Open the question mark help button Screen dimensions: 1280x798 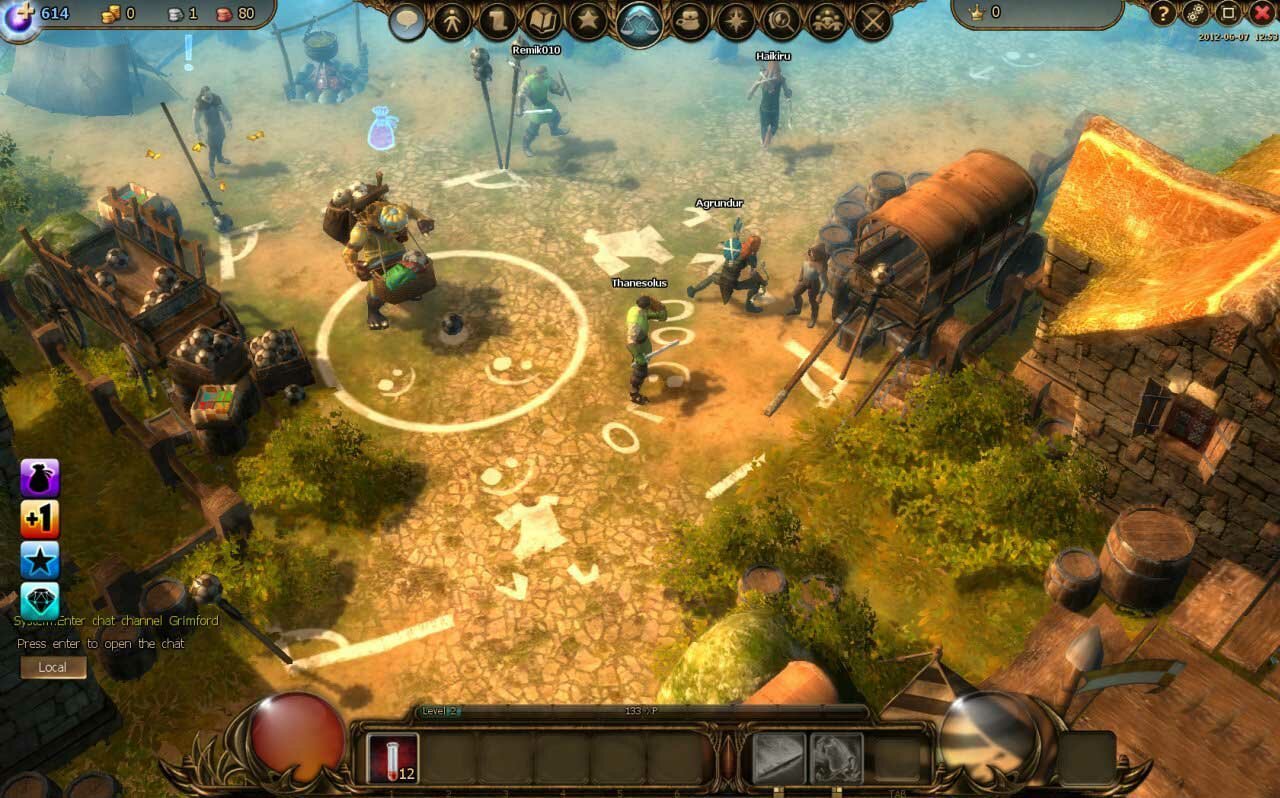click(1162, 13)
